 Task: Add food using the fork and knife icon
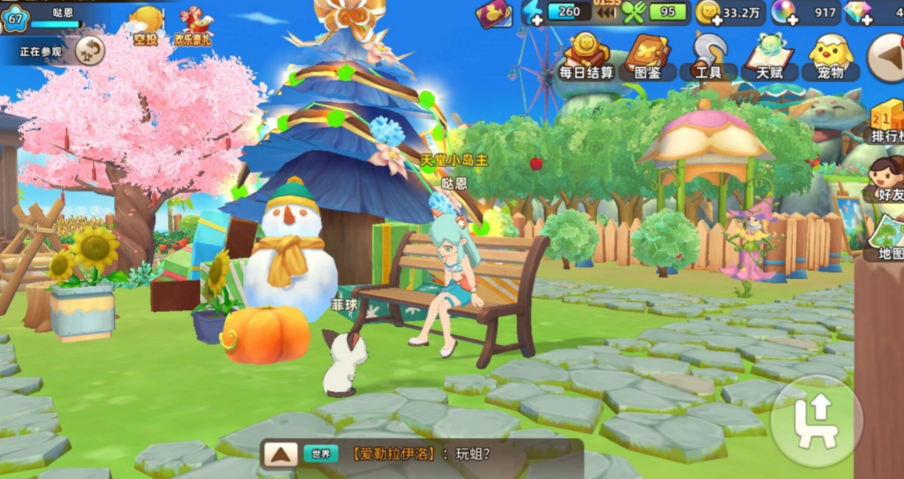tap(634, 13)
